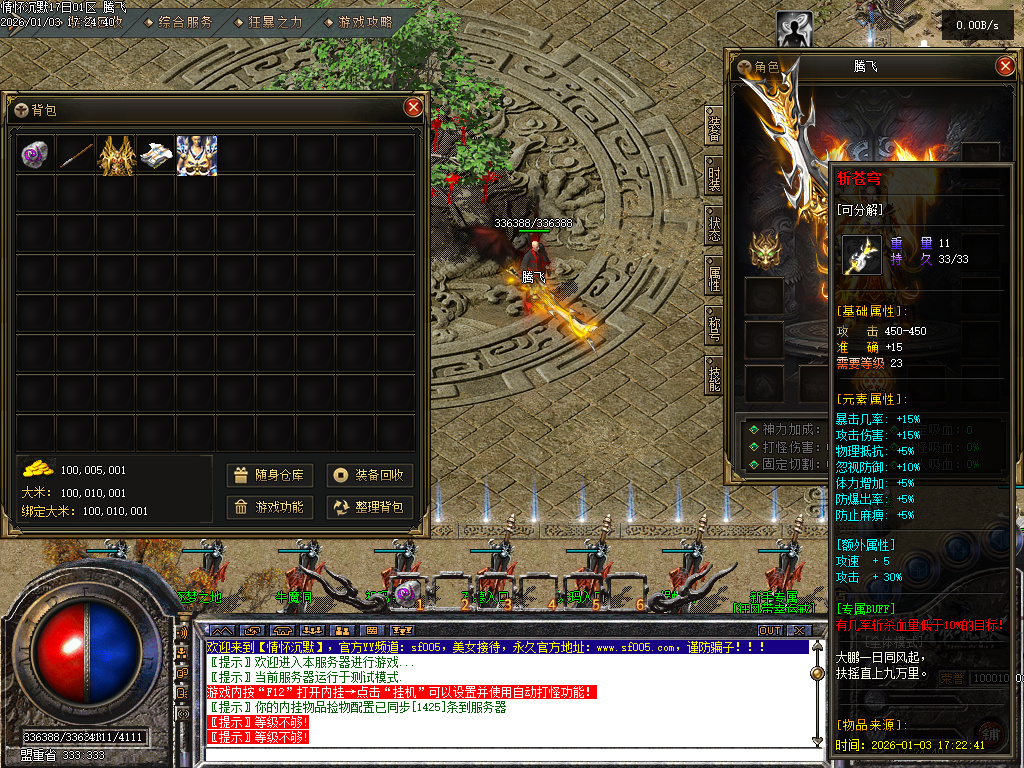The height and width of the screenshot is (768, 1024).
Task: Sort the bag with 整理背包
Action: point(370,507)
